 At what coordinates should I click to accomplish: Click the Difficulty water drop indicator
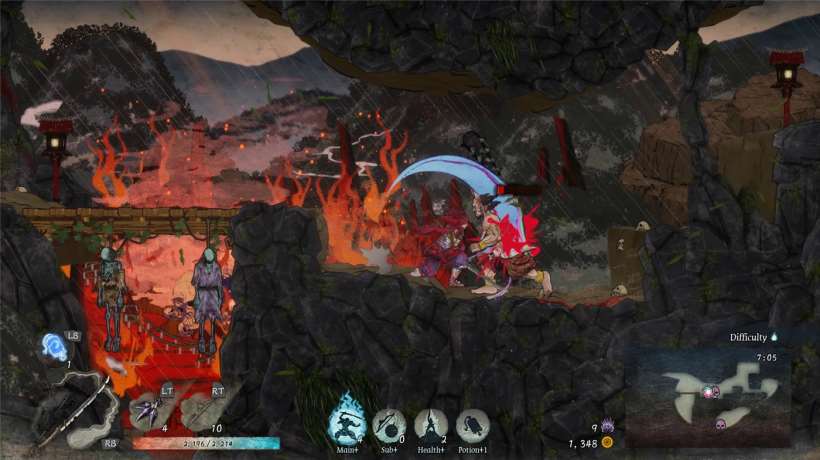[774, 338]
